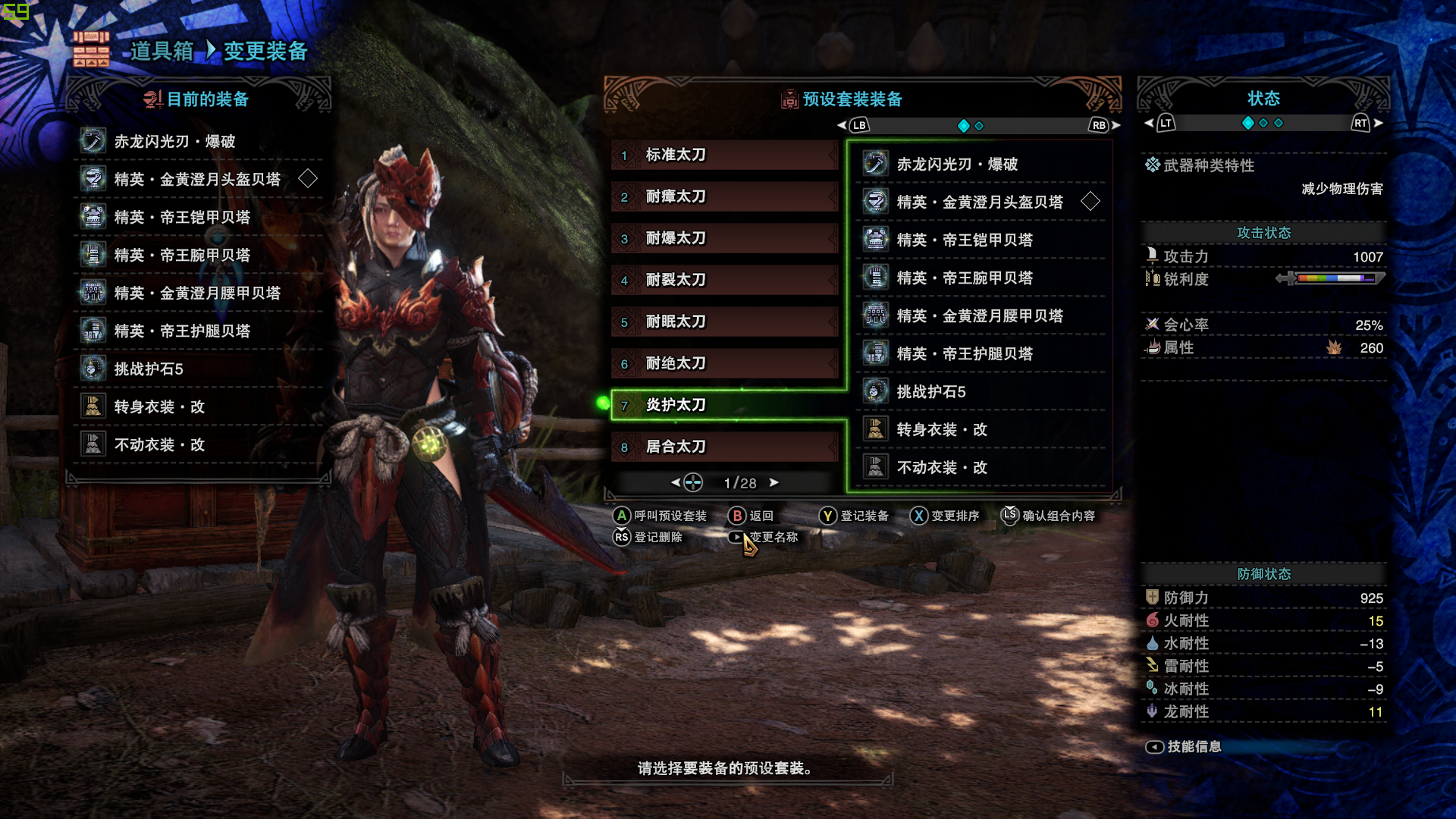Select the 耐眠太刀 loadout
Screen dimensions: 1456x819
point(724,322)
